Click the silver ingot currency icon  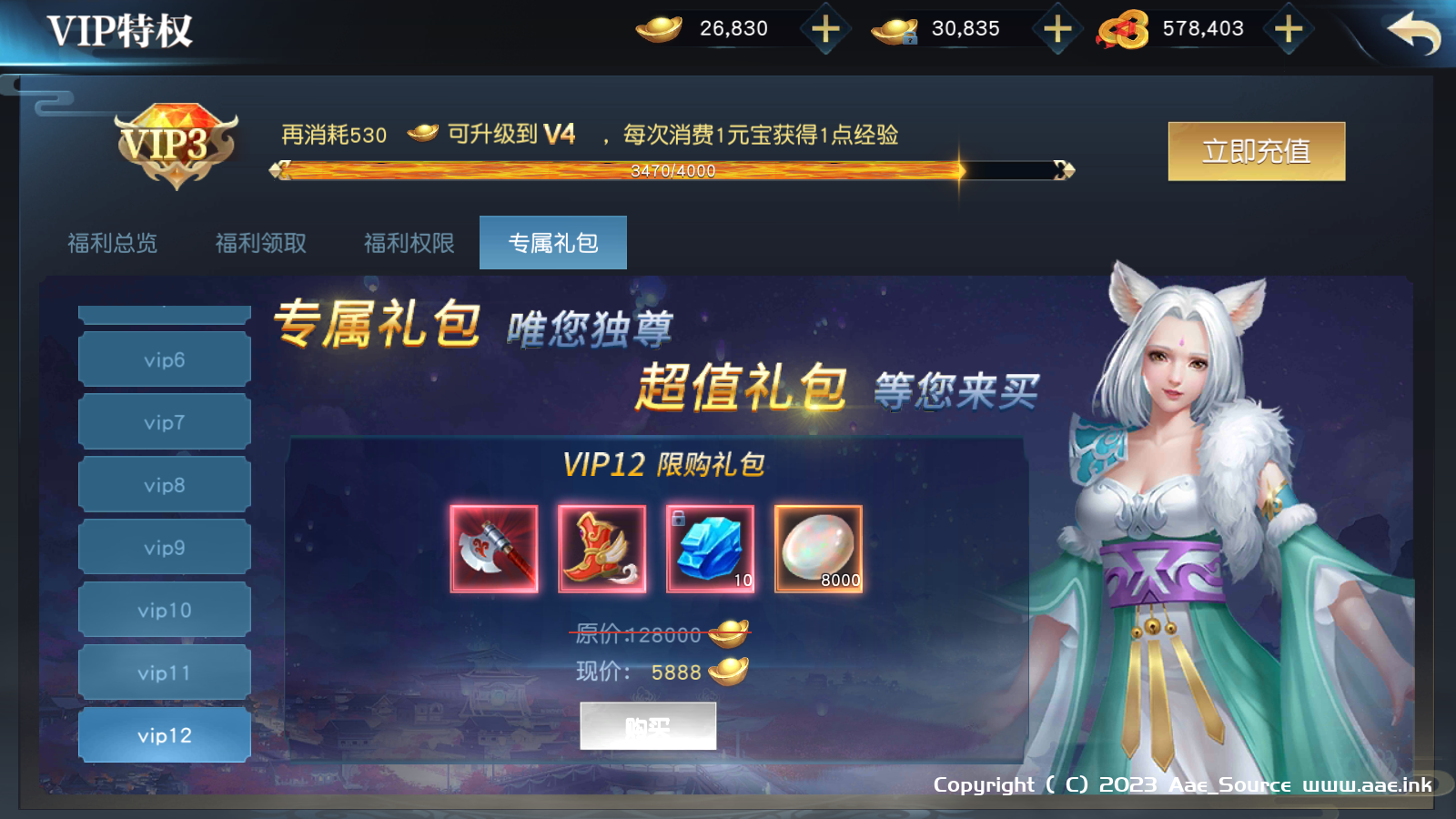click(895, 28)
